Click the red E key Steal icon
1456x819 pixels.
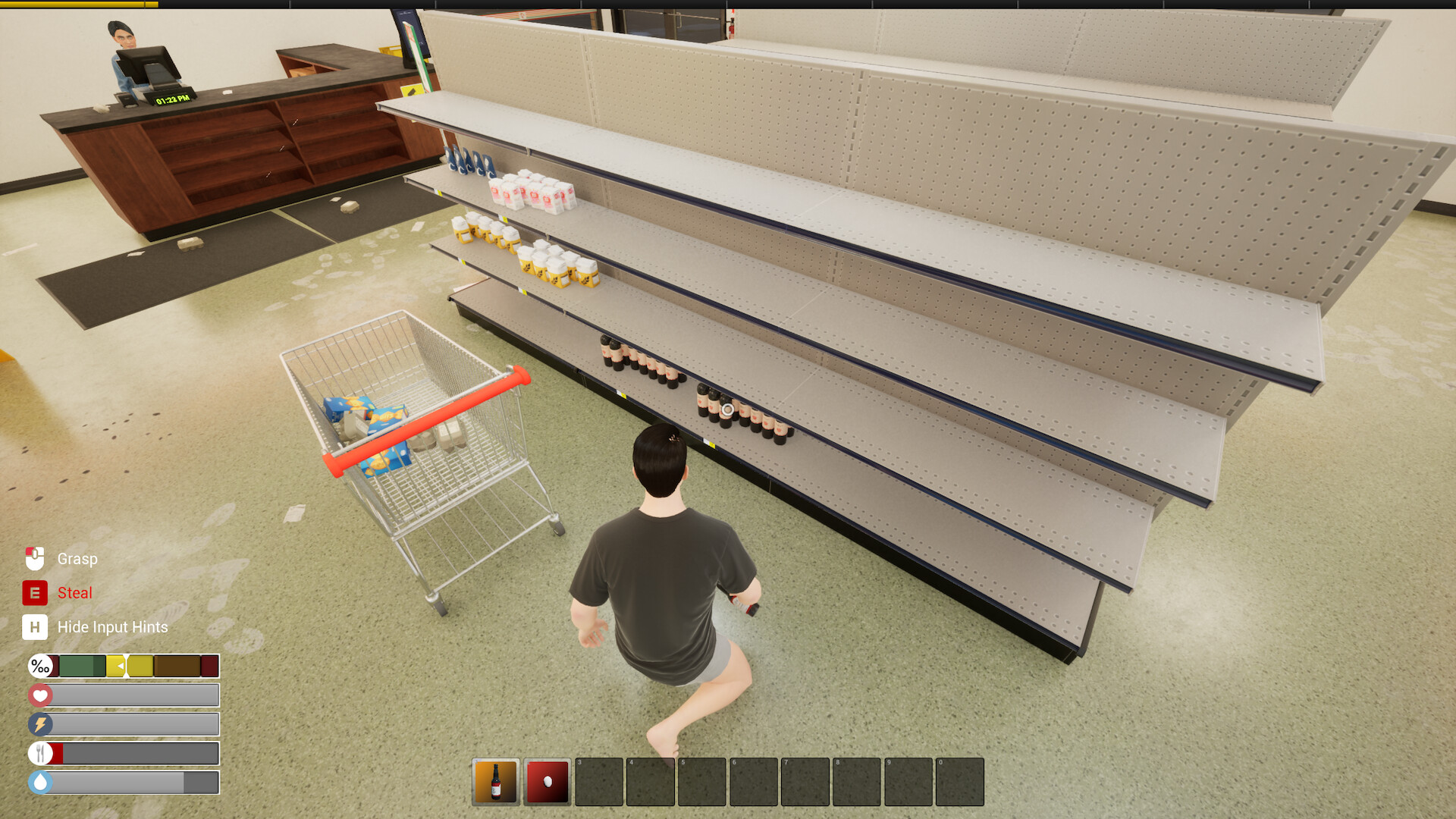[33, 593]
